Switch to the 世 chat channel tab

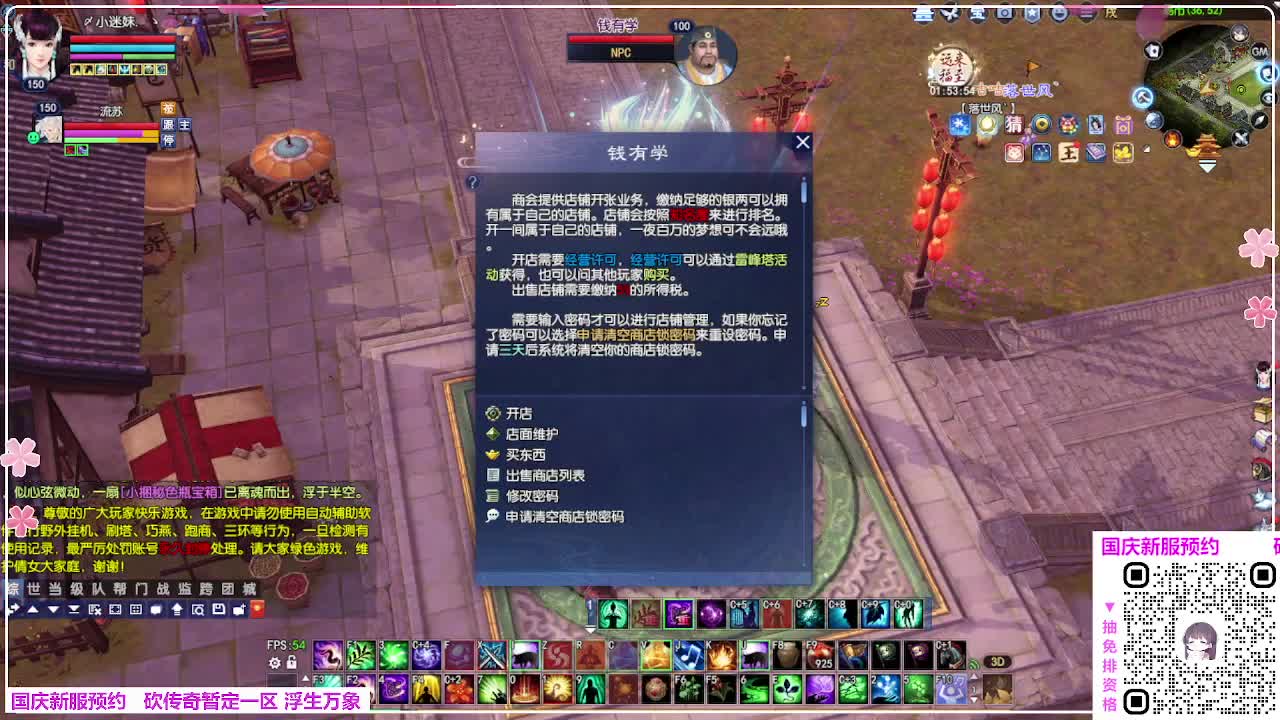[34, 589]
